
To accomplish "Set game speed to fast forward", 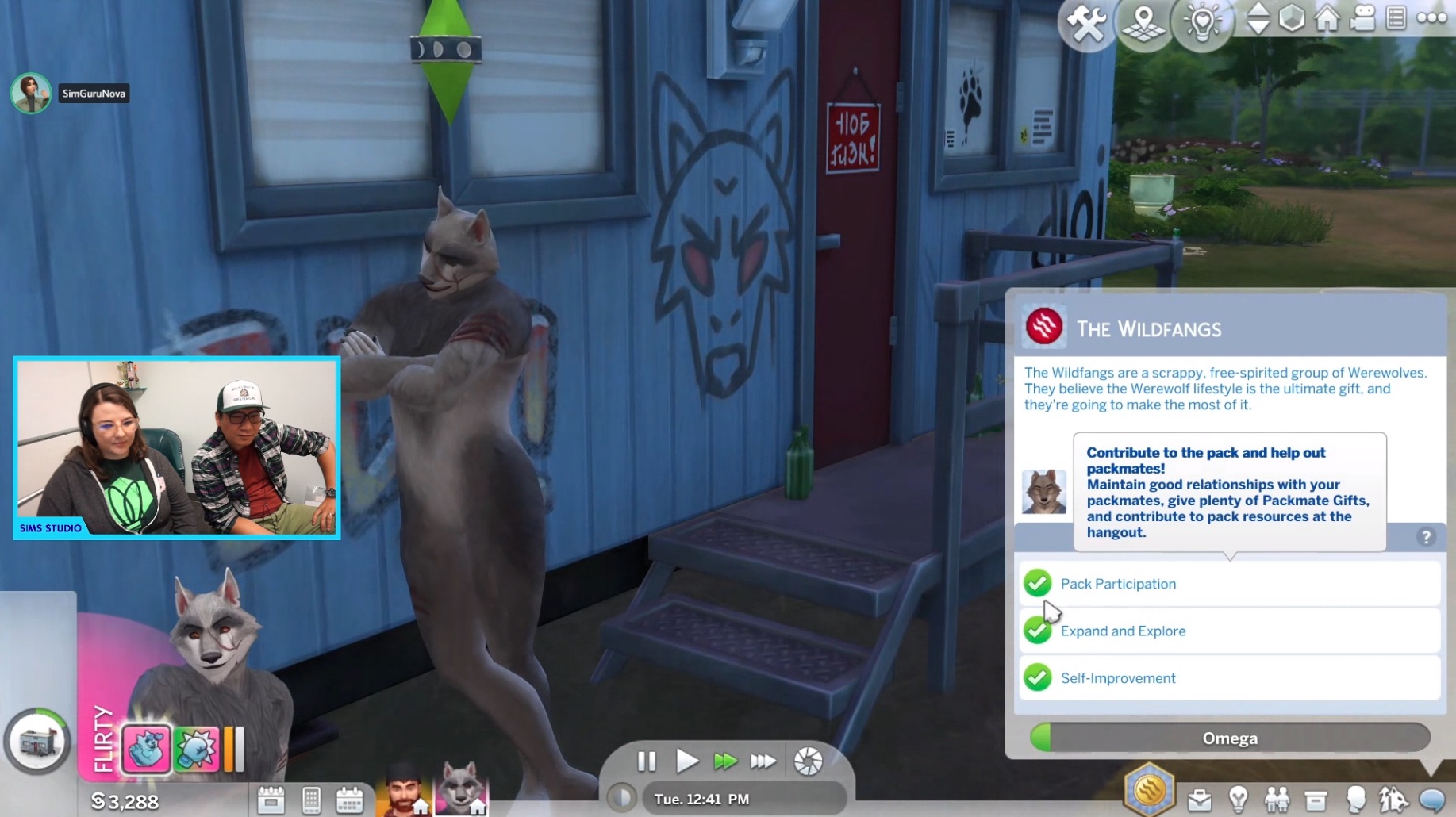I will pos(725,761).
